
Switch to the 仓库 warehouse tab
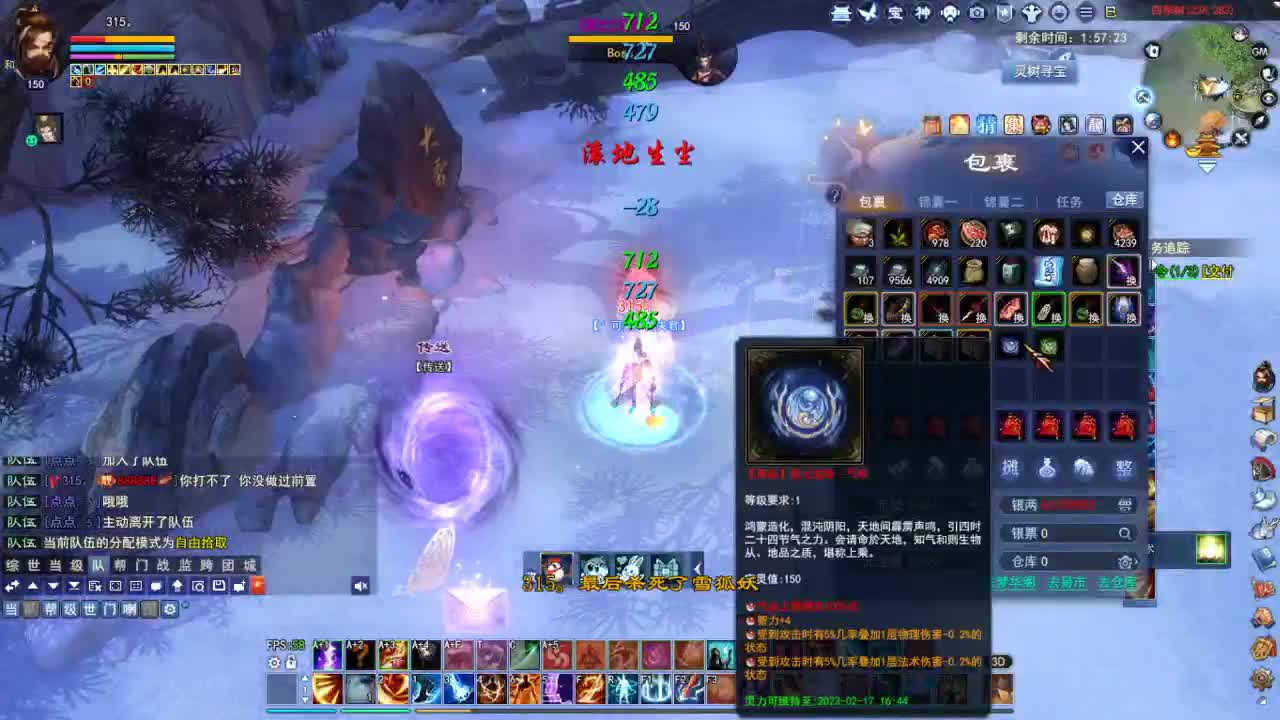[1123, 200]
